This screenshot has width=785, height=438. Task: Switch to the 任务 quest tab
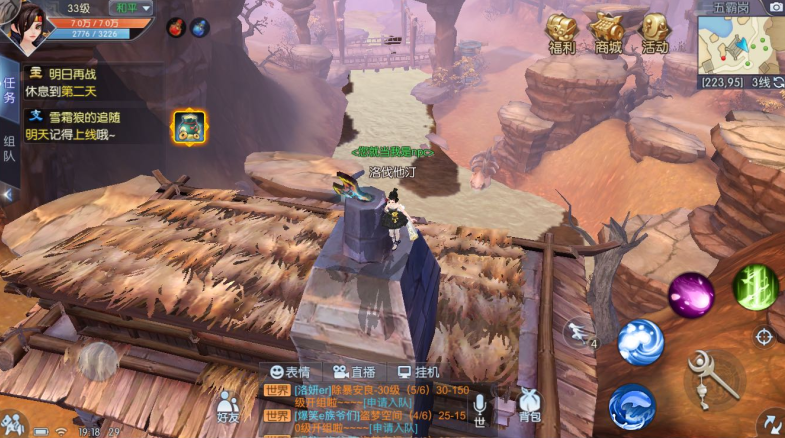pyautogui.click(x=9, y=92)
